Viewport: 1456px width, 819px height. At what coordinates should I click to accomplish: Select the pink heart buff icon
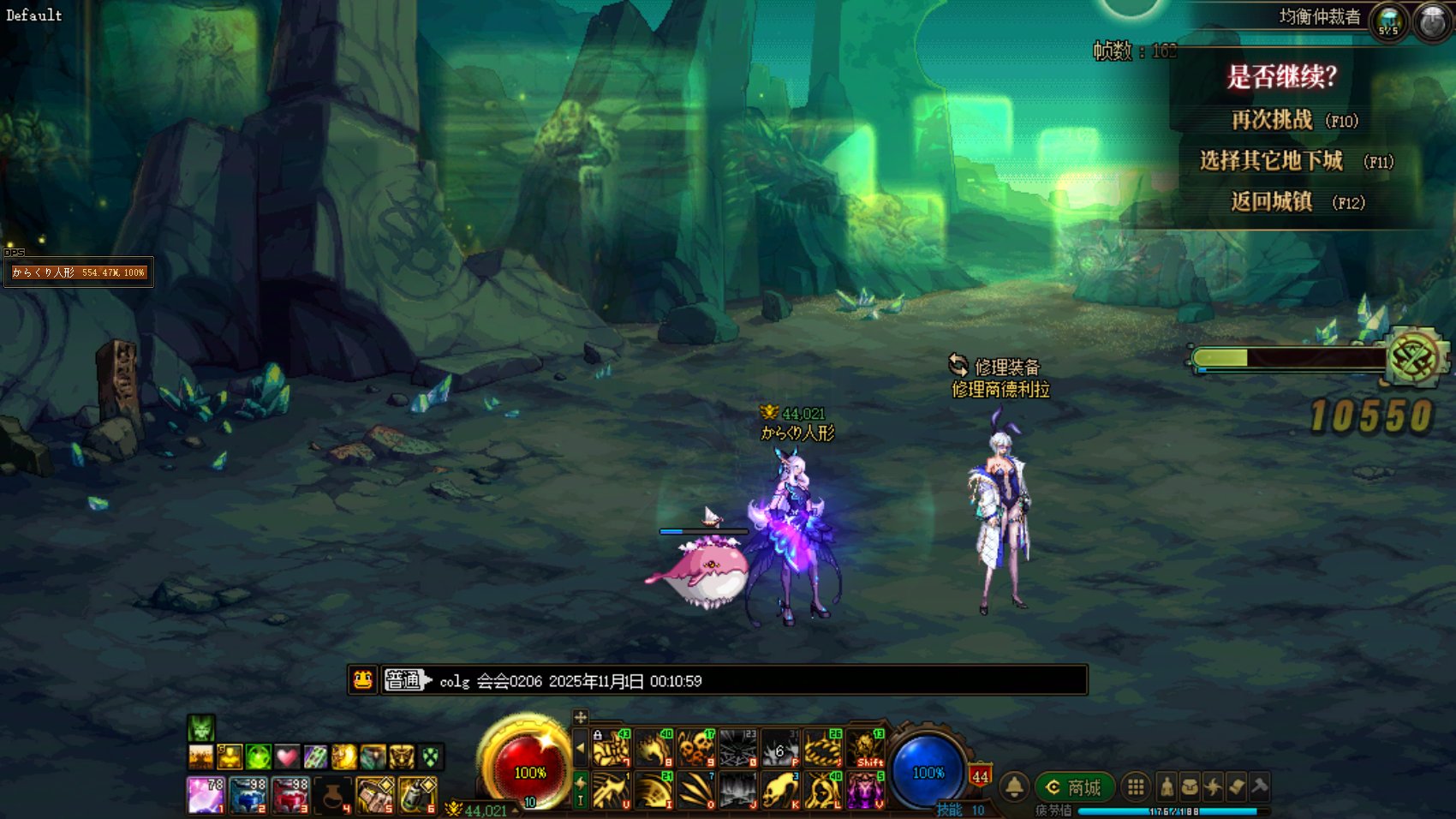pyautogui.click(x=287, y=756)
